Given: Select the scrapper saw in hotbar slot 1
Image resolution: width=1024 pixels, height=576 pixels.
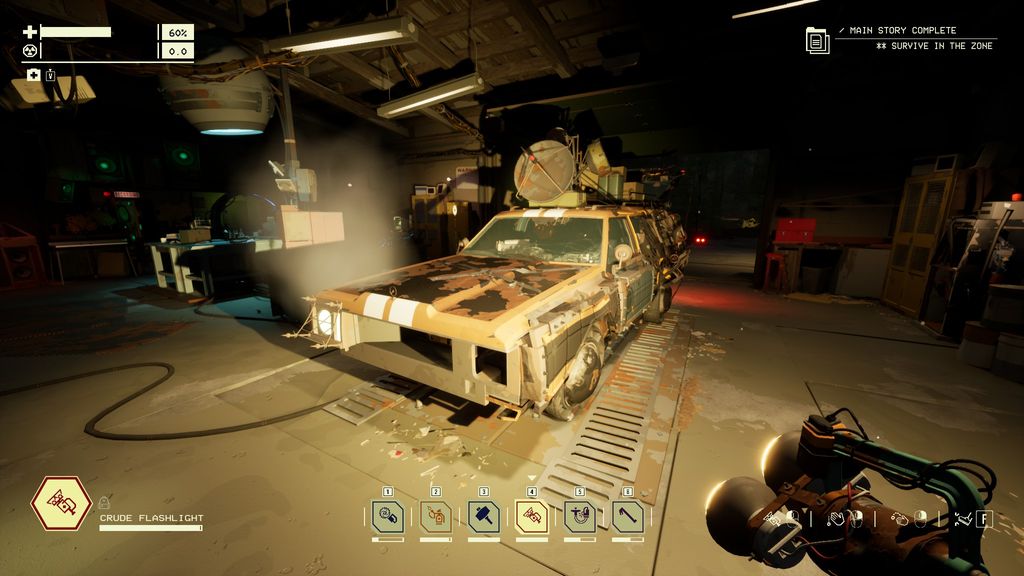Looking at the screenshot, I should pyautogui.click(x=388, y=516).
